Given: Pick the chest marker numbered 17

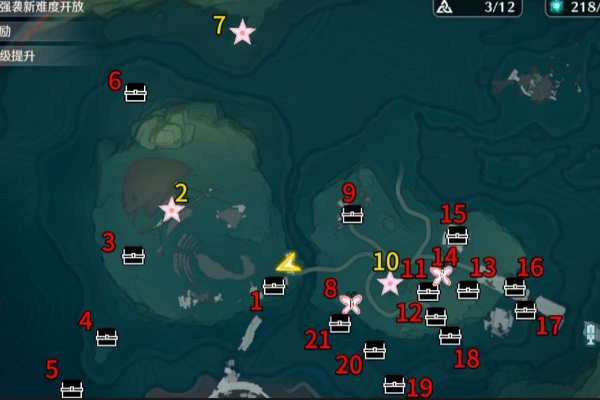Looking at the screenshot, I should pyautogui.click(x=526, y=311).
